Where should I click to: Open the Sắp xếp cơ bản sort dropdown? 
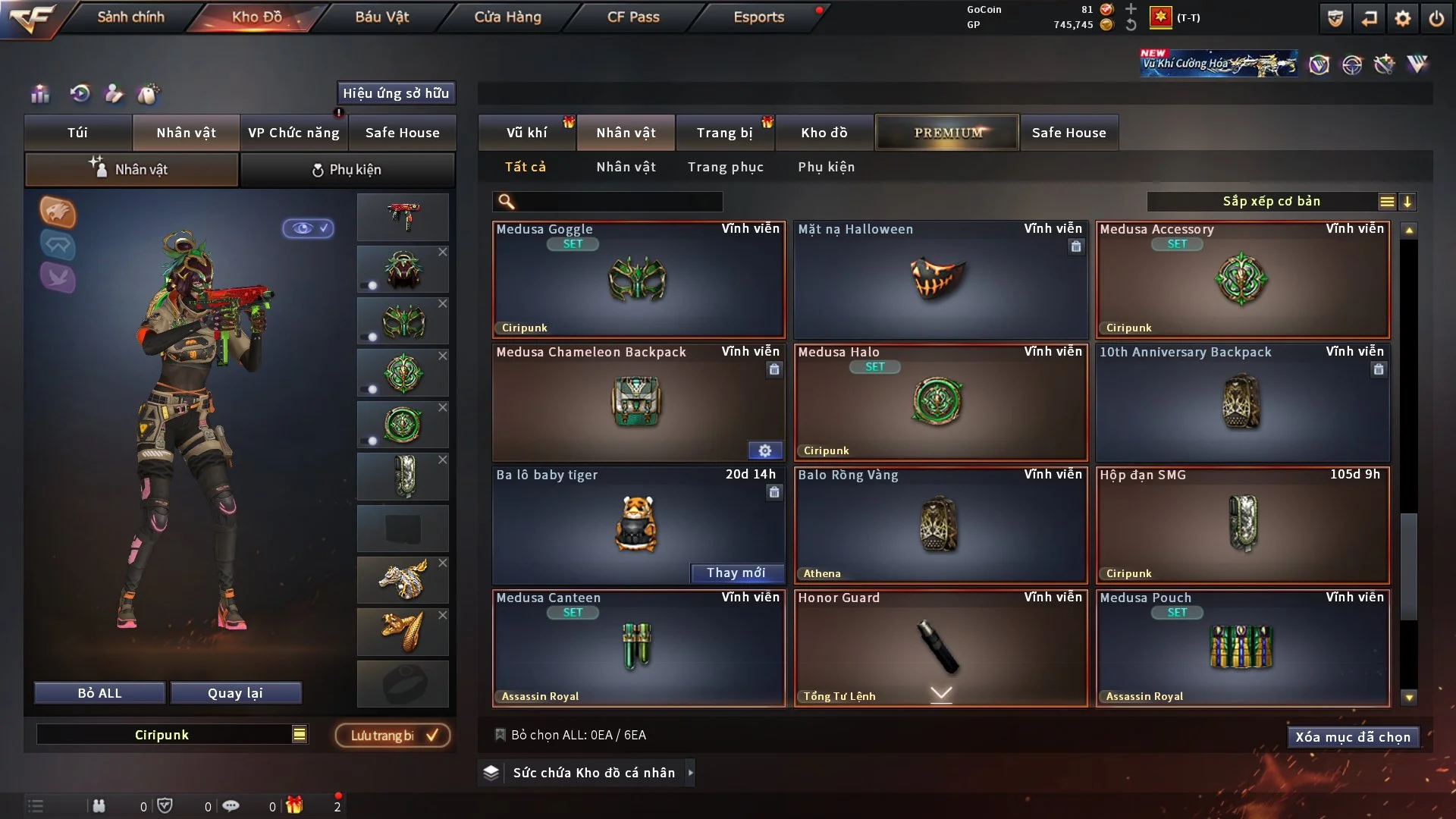tap(1271, 202)
